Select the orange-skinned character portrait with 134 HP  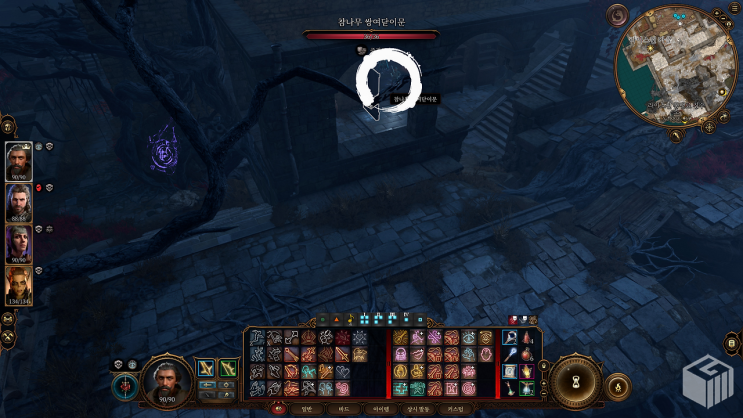click(x=19, y=282)
